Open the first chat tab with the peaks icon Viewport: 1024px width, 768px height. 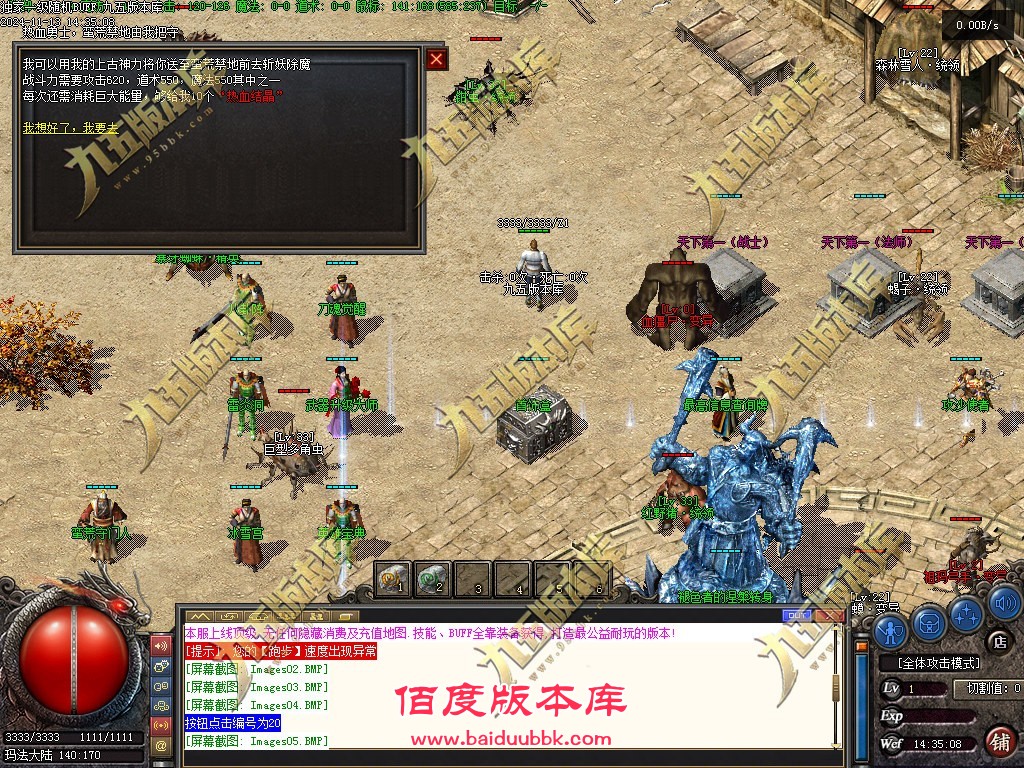point(200,615)
